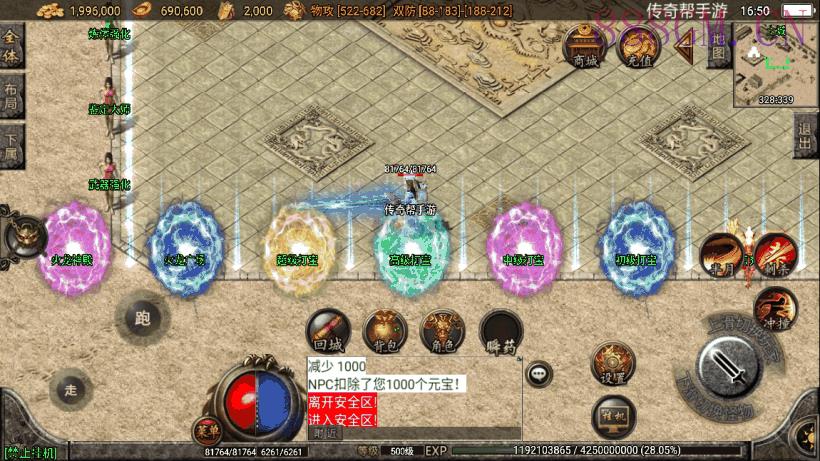This screenshot has height=461, width=820.
Task: Toggle the 走 walk button
Action: coord(69,387)
